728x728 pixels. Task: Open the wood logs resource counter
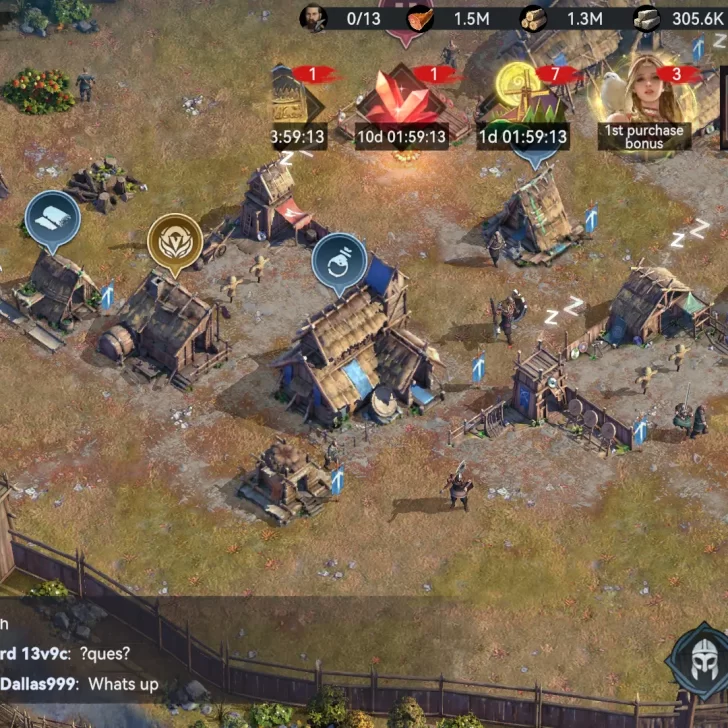563,18
